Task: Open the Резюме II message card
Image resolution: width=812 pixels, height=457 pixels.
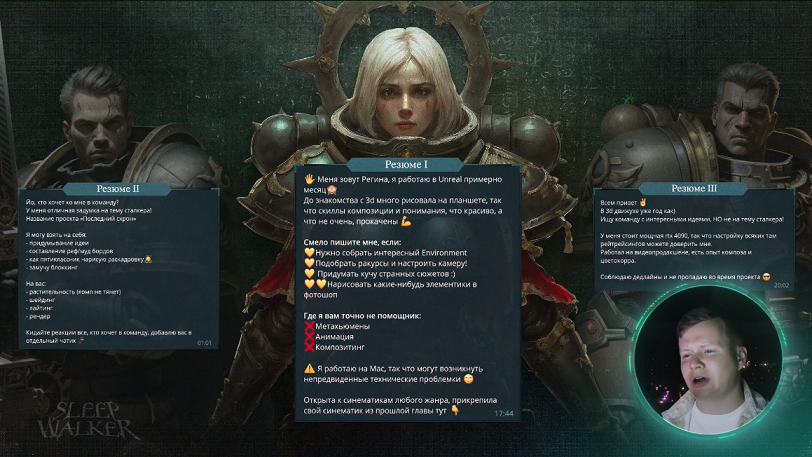Action: coord(118,265)
